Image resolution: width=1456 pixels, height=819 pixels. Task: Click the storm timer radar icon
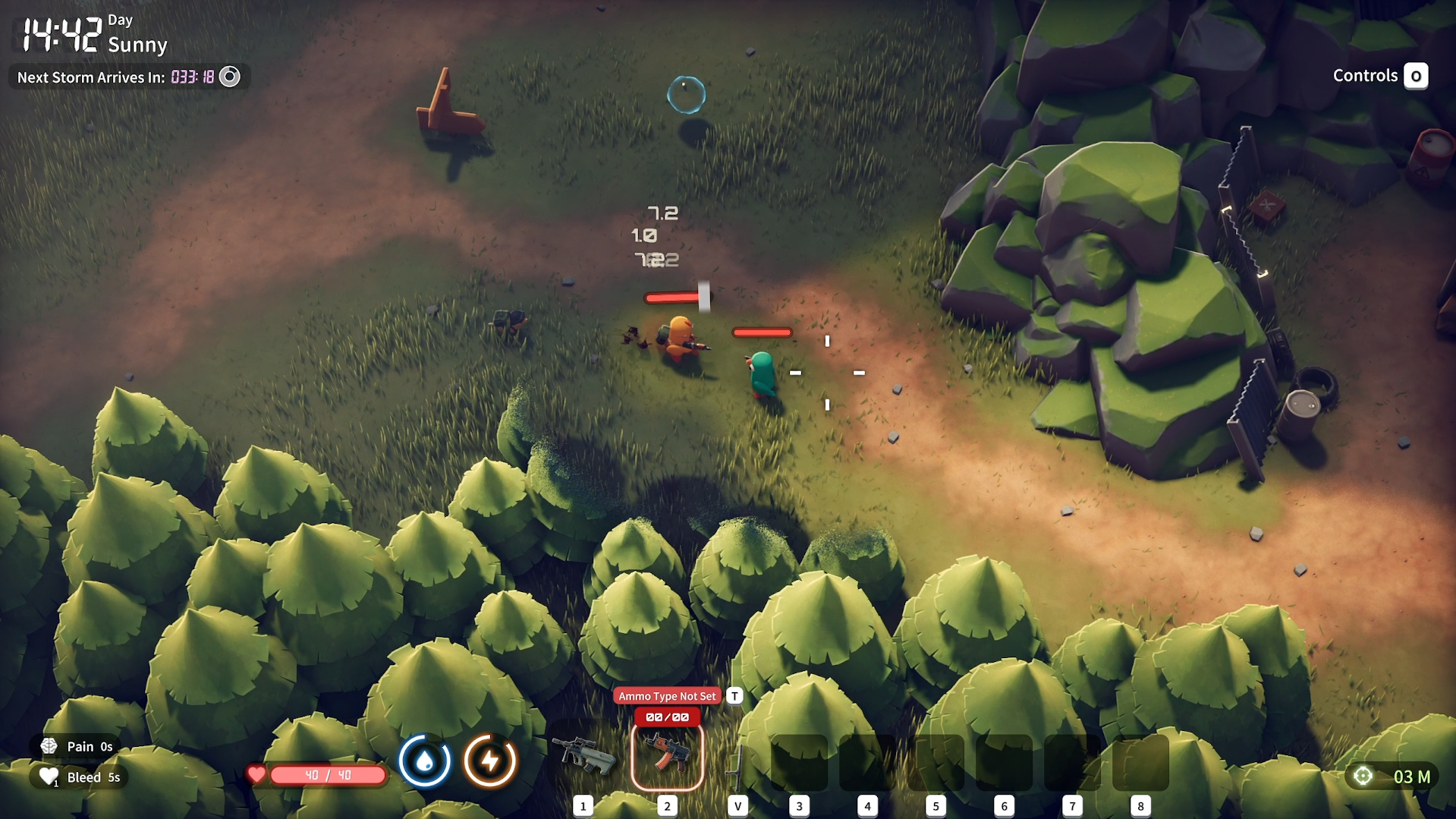230,77
